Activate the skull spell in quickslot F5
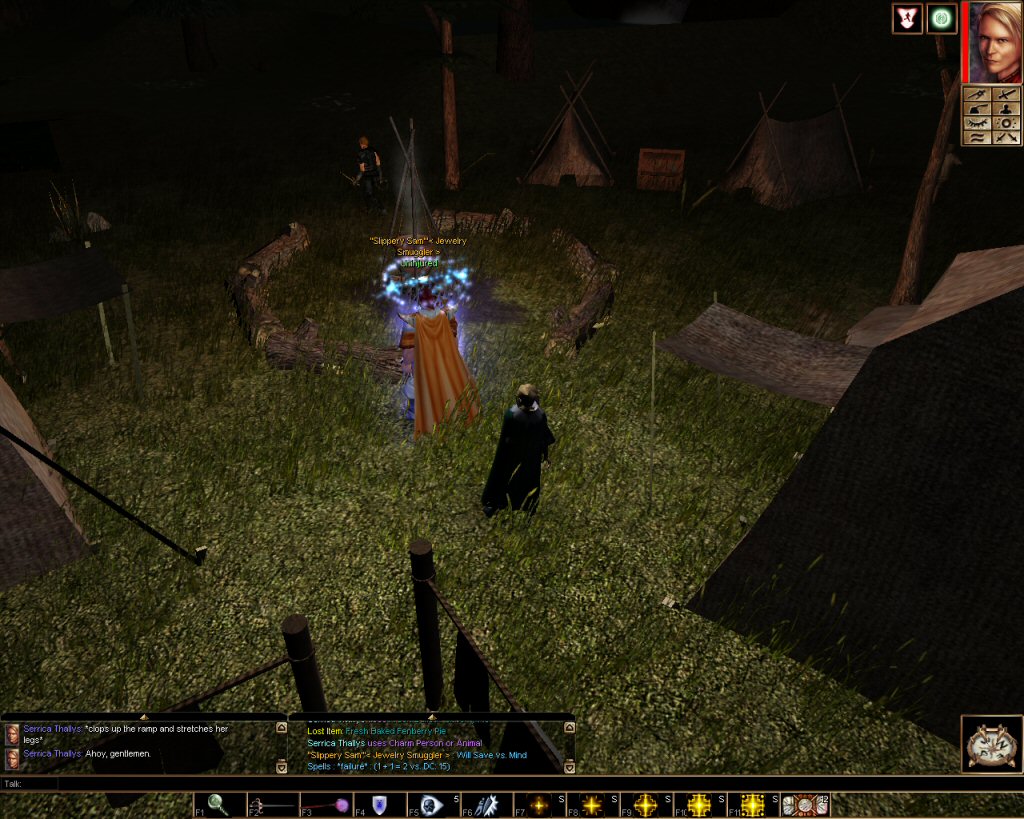 431,805
